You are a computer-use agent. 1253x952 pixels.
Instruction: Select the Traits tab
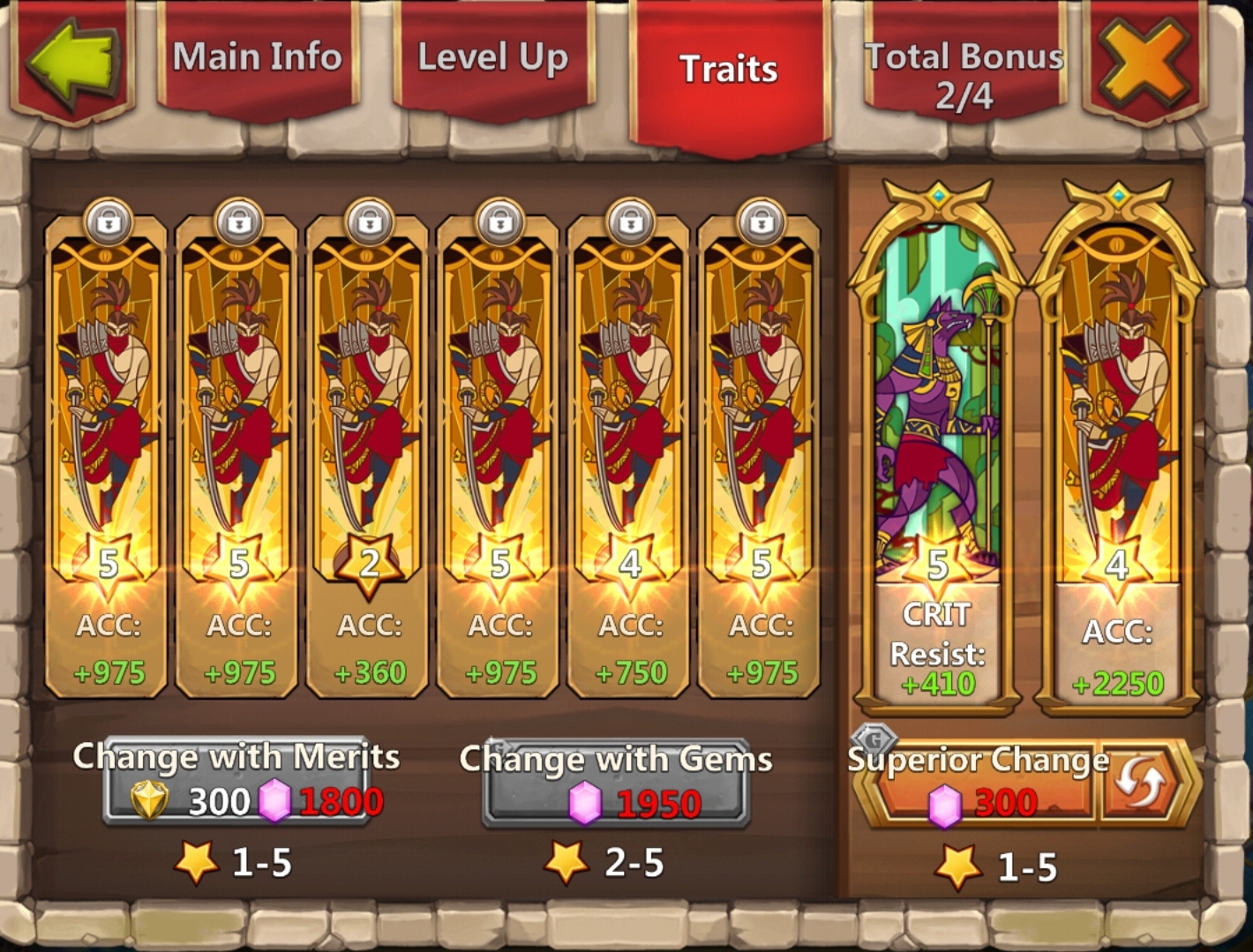pyautogui.click(x=728, y=71)
